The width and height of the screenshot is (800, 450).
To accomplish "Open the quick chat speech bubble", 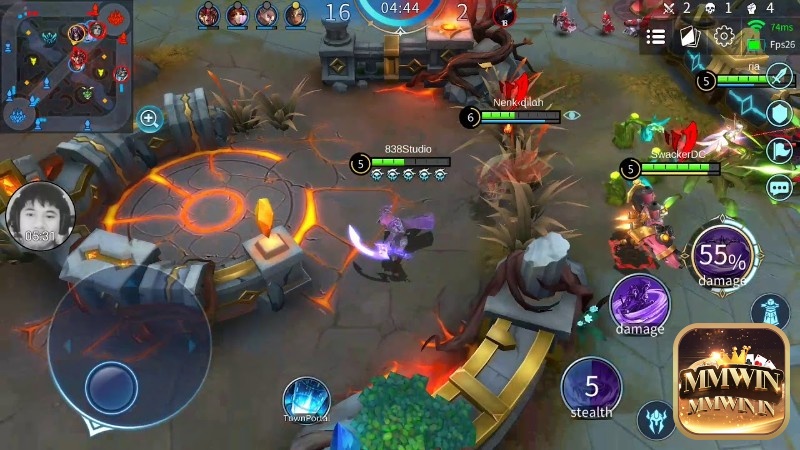I will pos(780,187).
